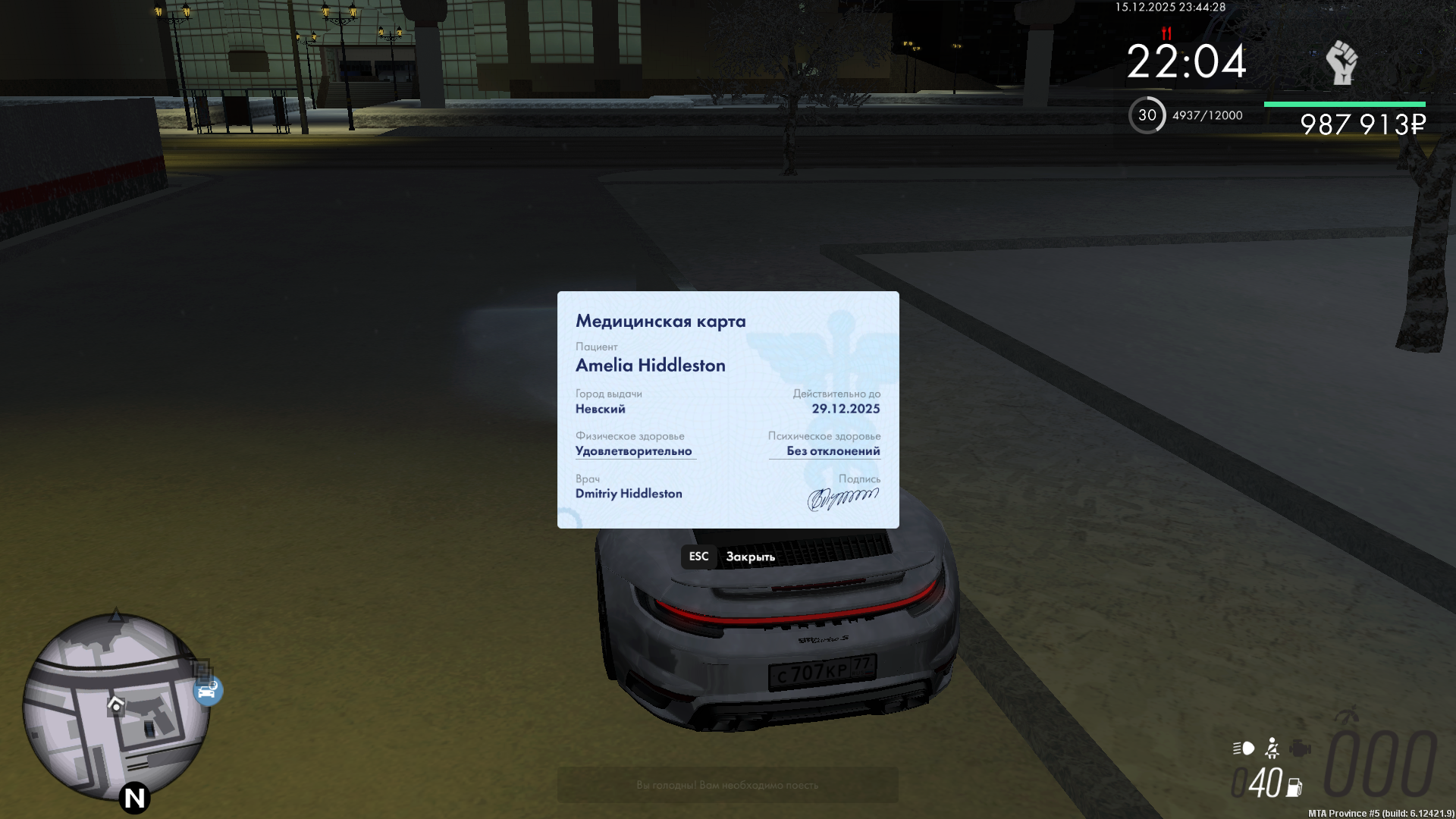Click the engine status icon
Viewport: 1456px width, 819px height.
click(1301, 748)
